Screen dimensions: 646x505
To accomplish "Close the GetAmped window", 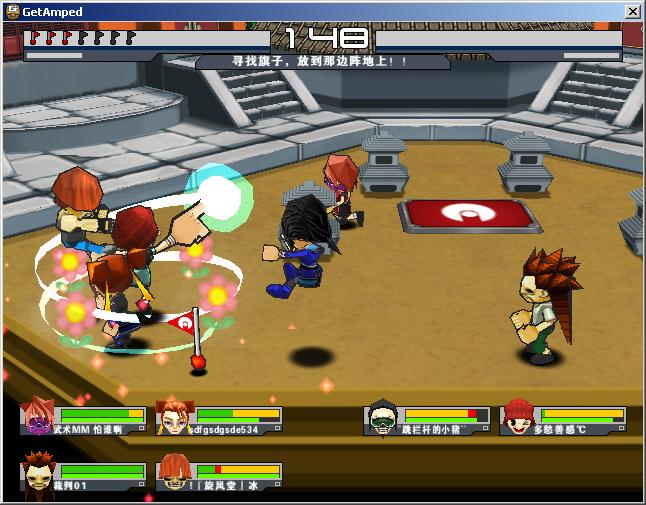I will point(632,11).
